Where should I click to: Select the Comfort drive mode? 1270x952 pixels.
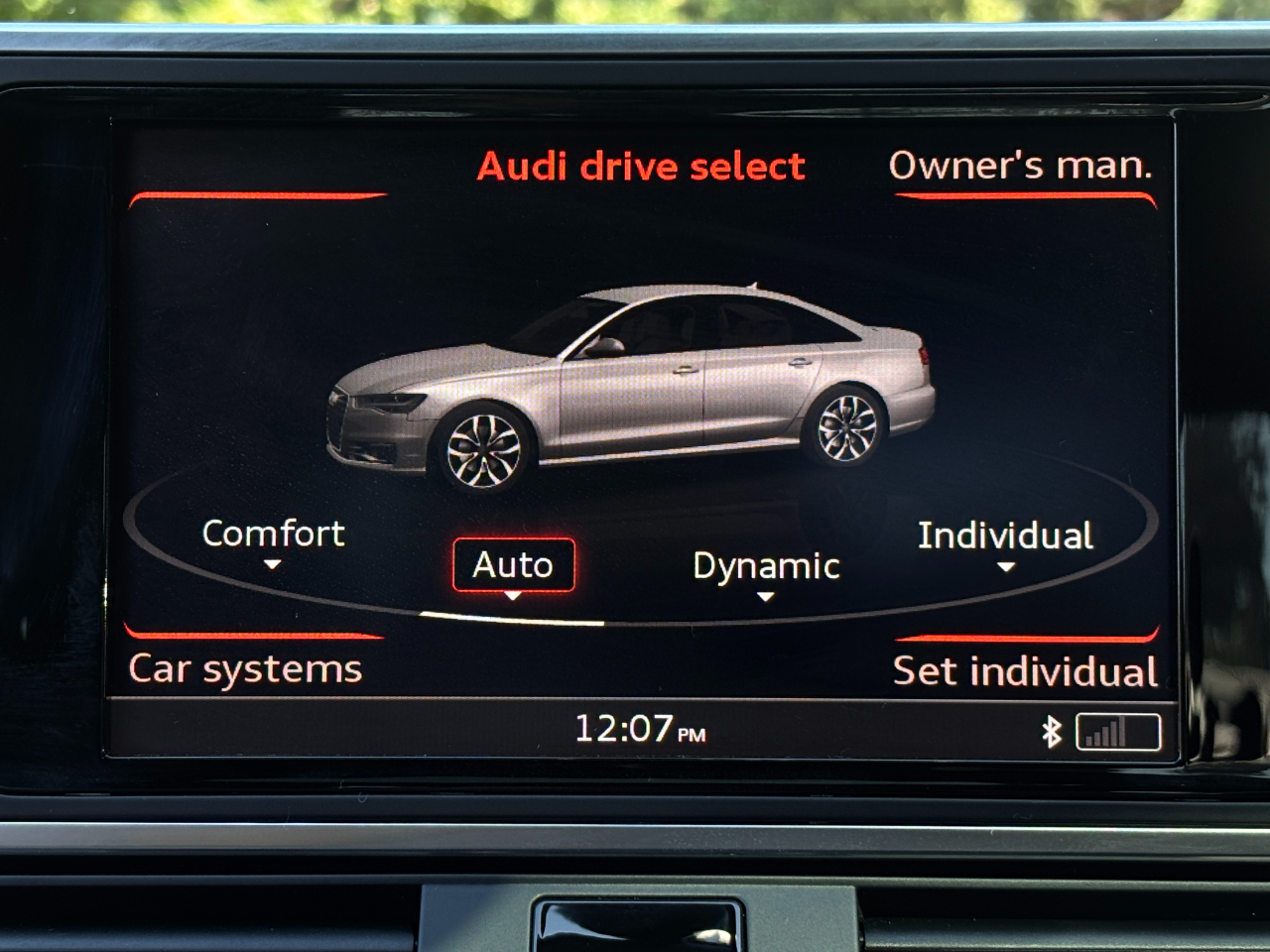pyautogui.click(x=273, y=535)
